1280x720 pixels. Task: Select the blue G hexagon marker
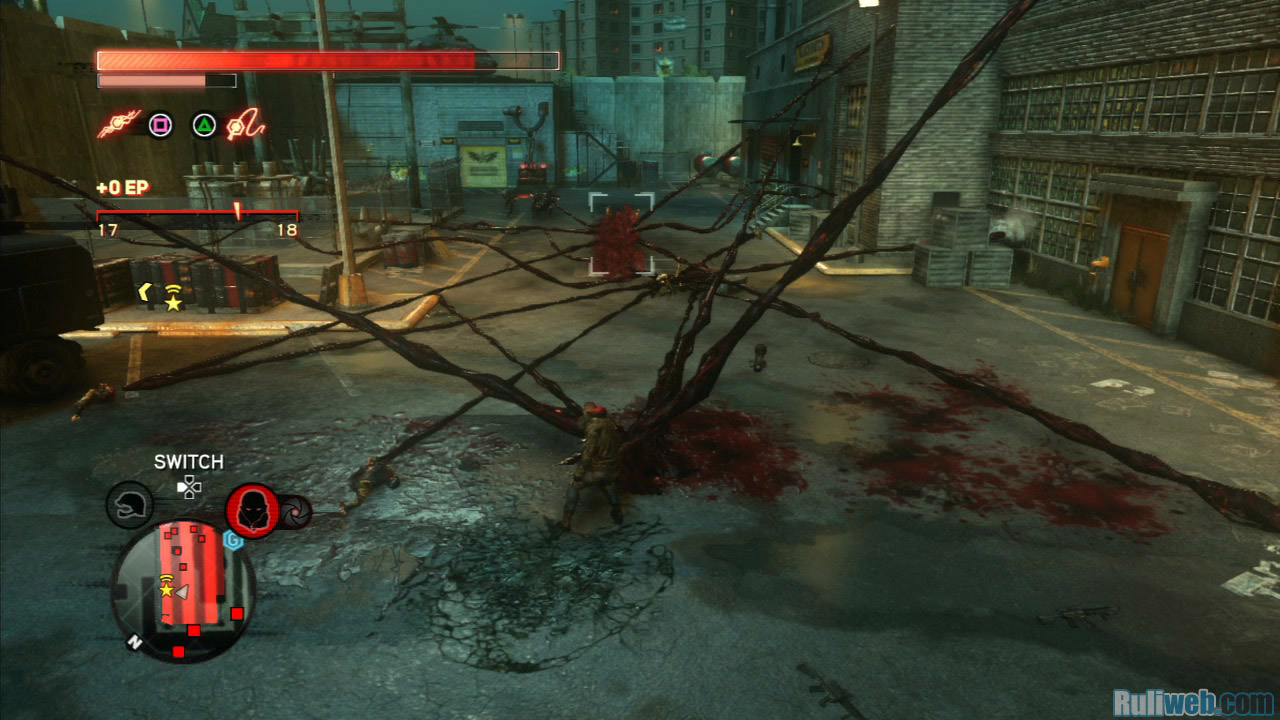234,541
